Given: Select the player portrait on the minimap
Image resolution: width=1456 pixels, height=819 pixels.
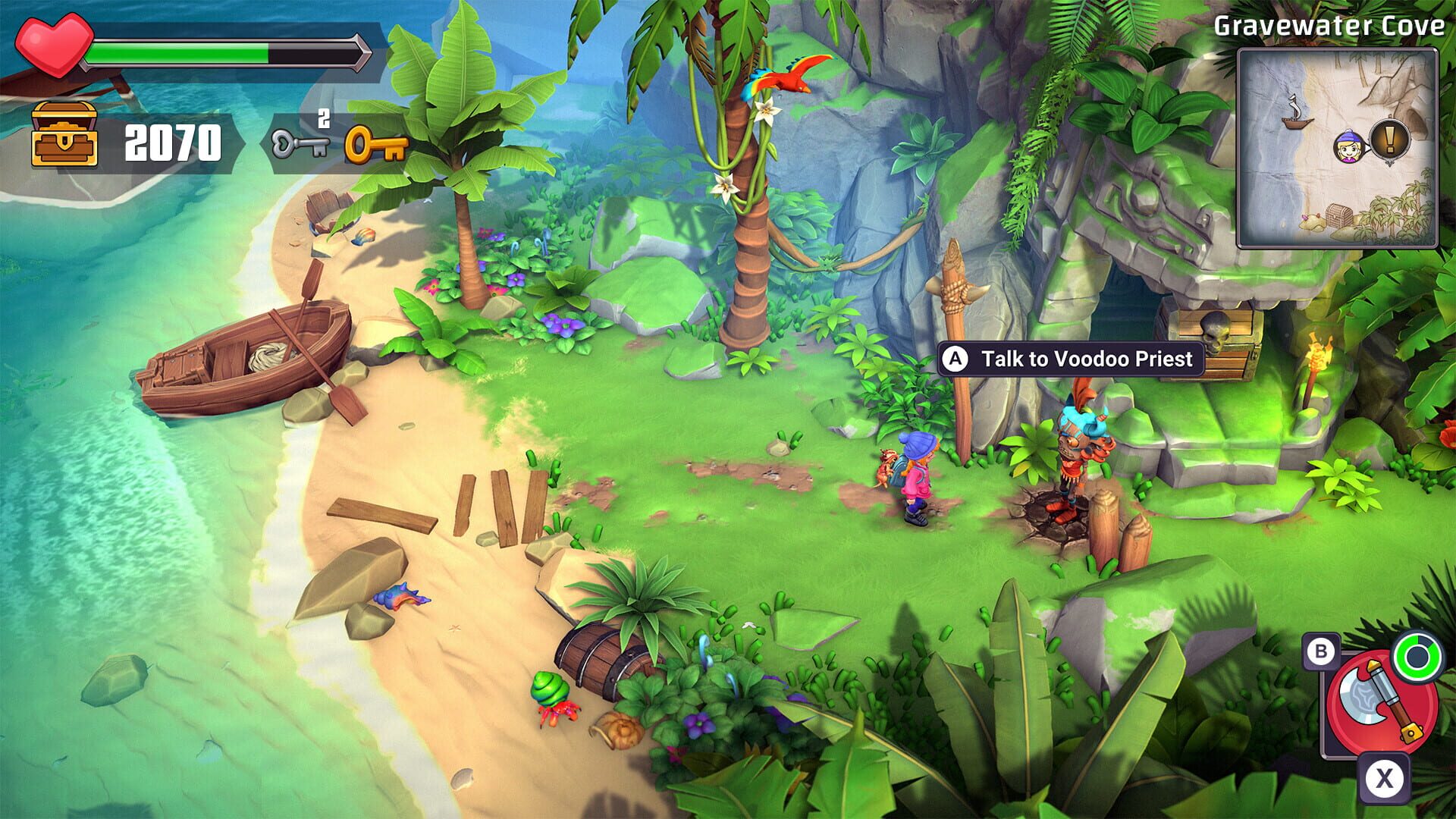Looking at the screenshot, I should (1349, 146).
